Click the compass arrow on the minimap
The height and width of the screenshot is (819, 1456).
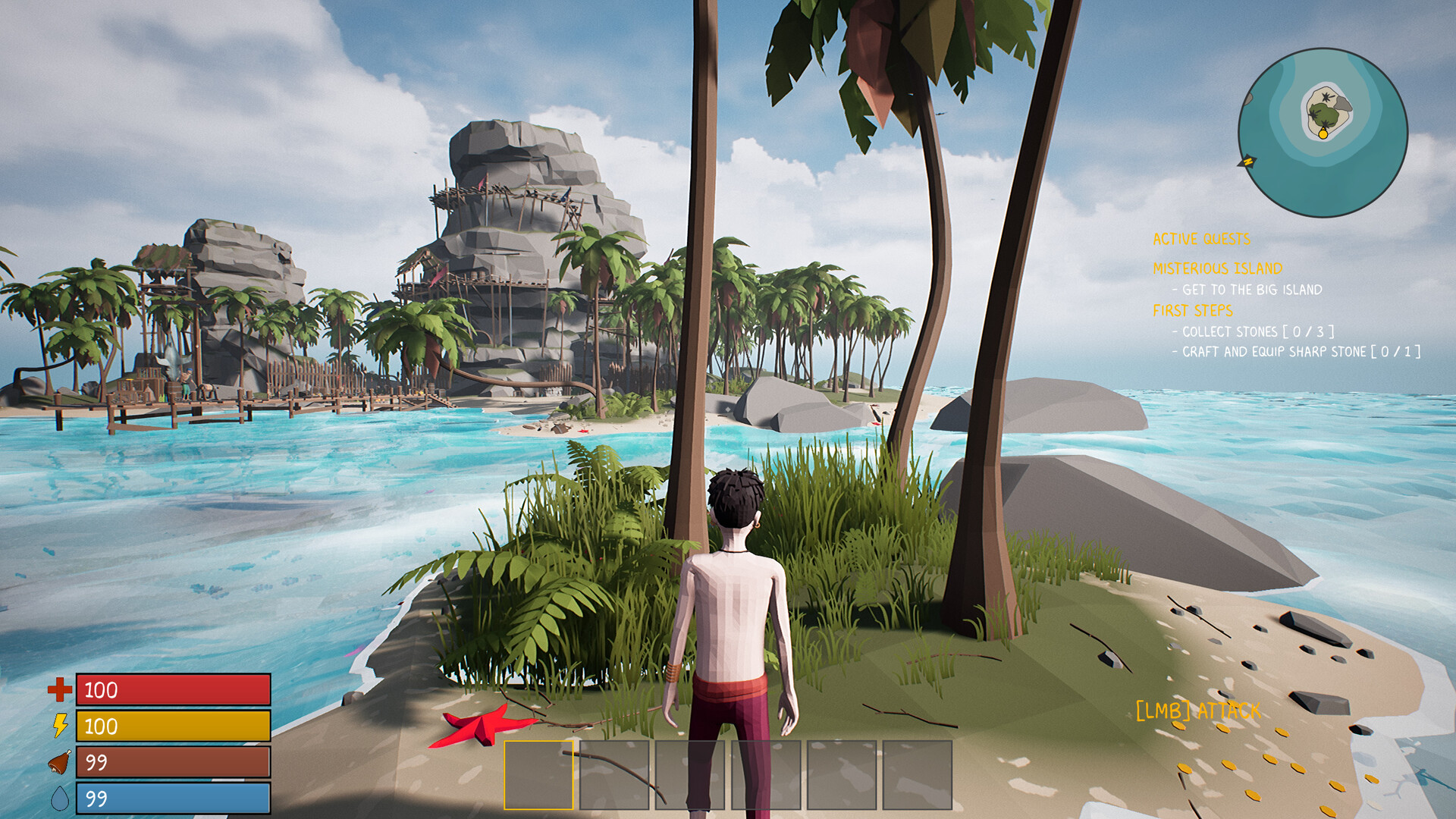click(1247, 162)
